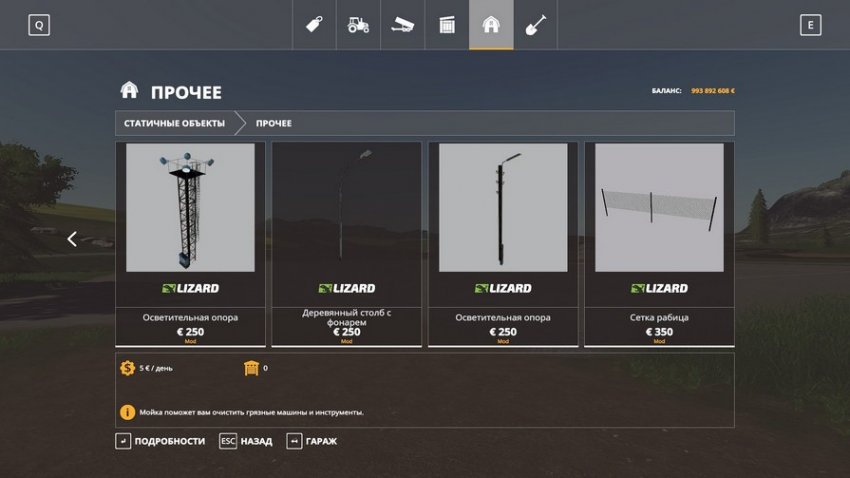Pick the Сетка рабица fence item
850x478 pixels.
(x=659, y=243)
